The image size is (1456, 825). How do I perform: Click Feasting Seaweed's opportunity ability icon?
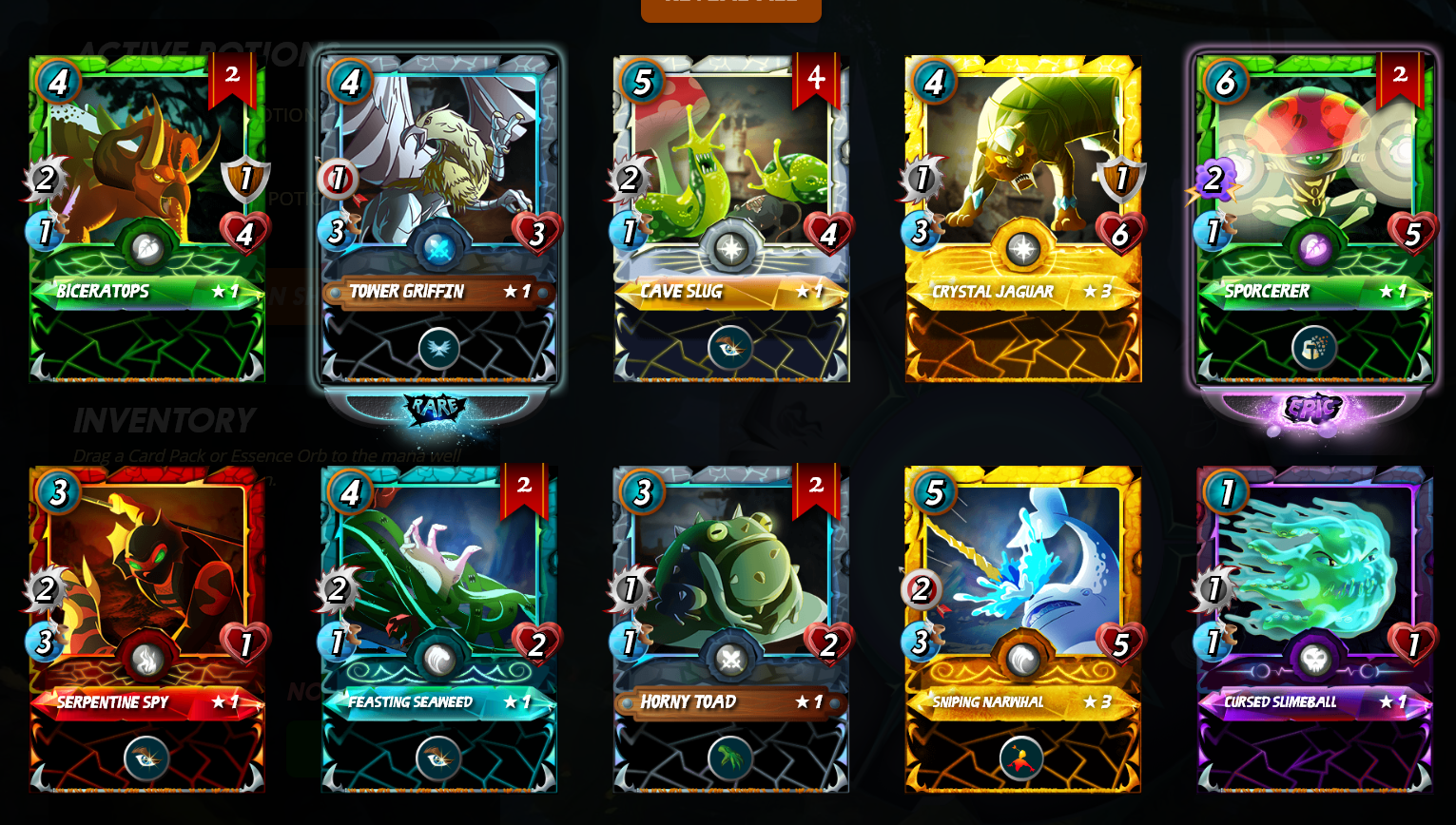pos(438,758)
